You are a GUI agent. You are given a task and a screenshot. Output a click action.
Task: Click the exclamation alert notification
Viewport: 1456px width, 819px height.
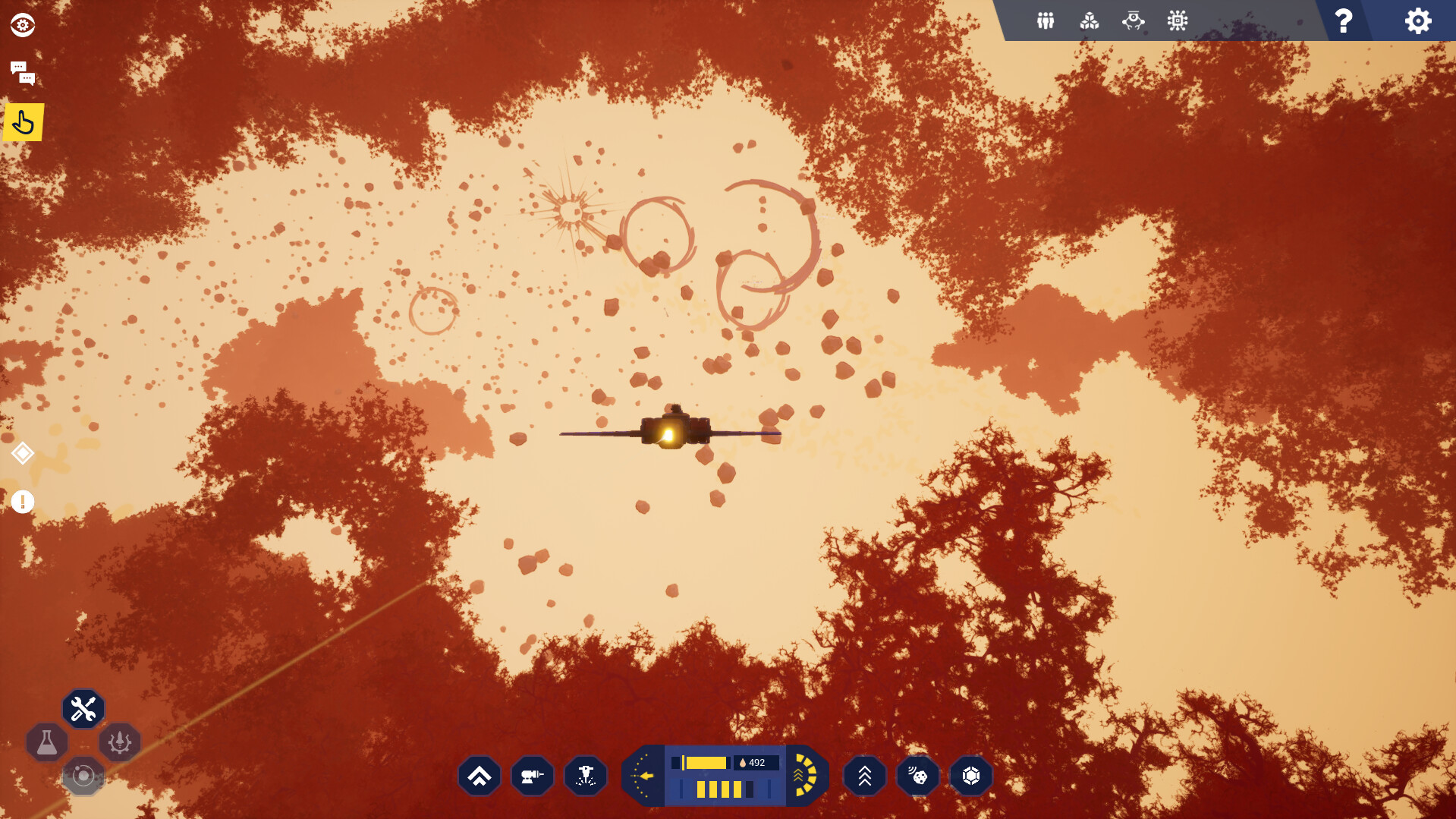pyautogui.click(x=23, y=502)
